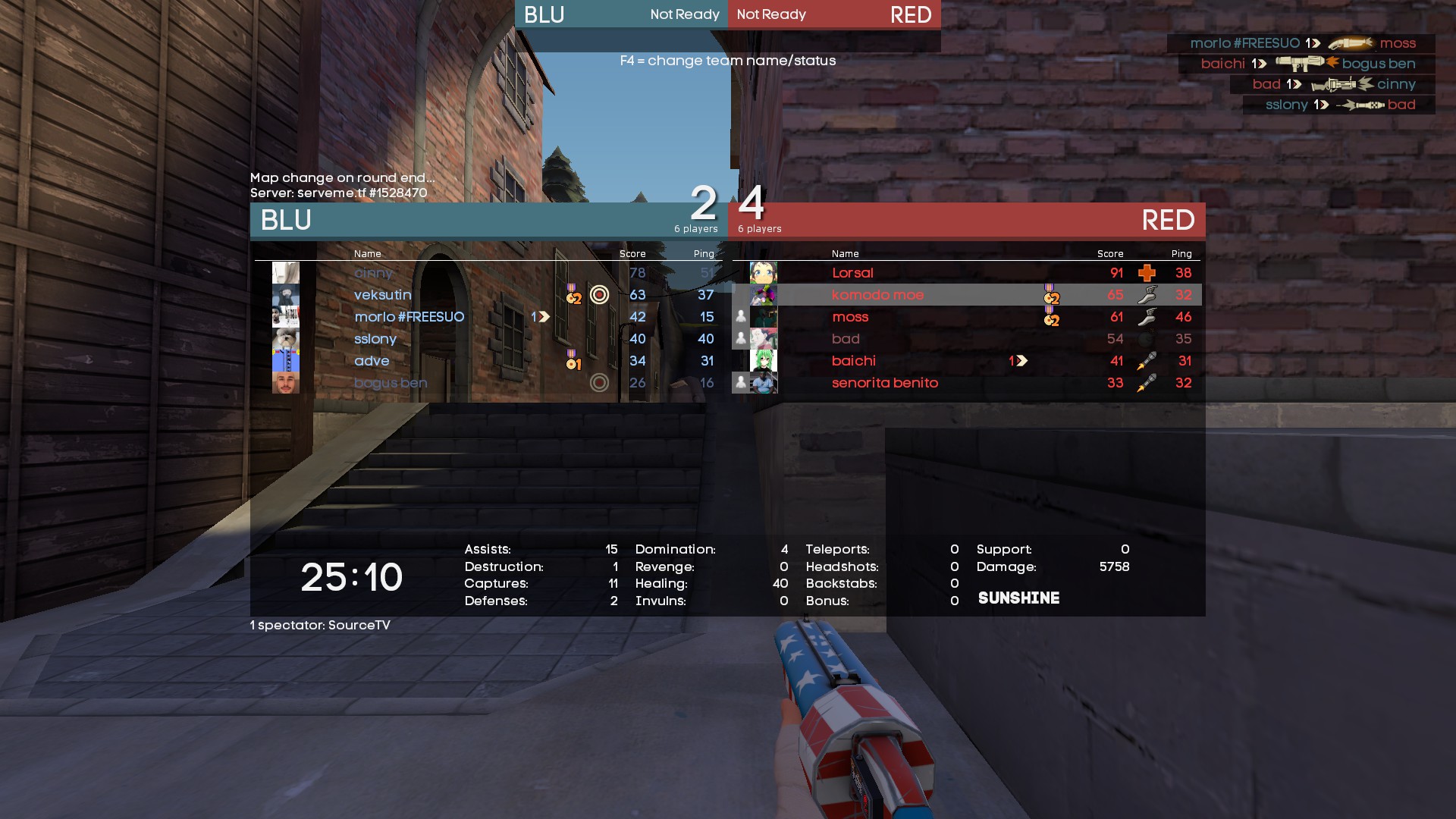Open bogus ben's avatar picture
1456x819 pixels.
[x=286, y=383]
